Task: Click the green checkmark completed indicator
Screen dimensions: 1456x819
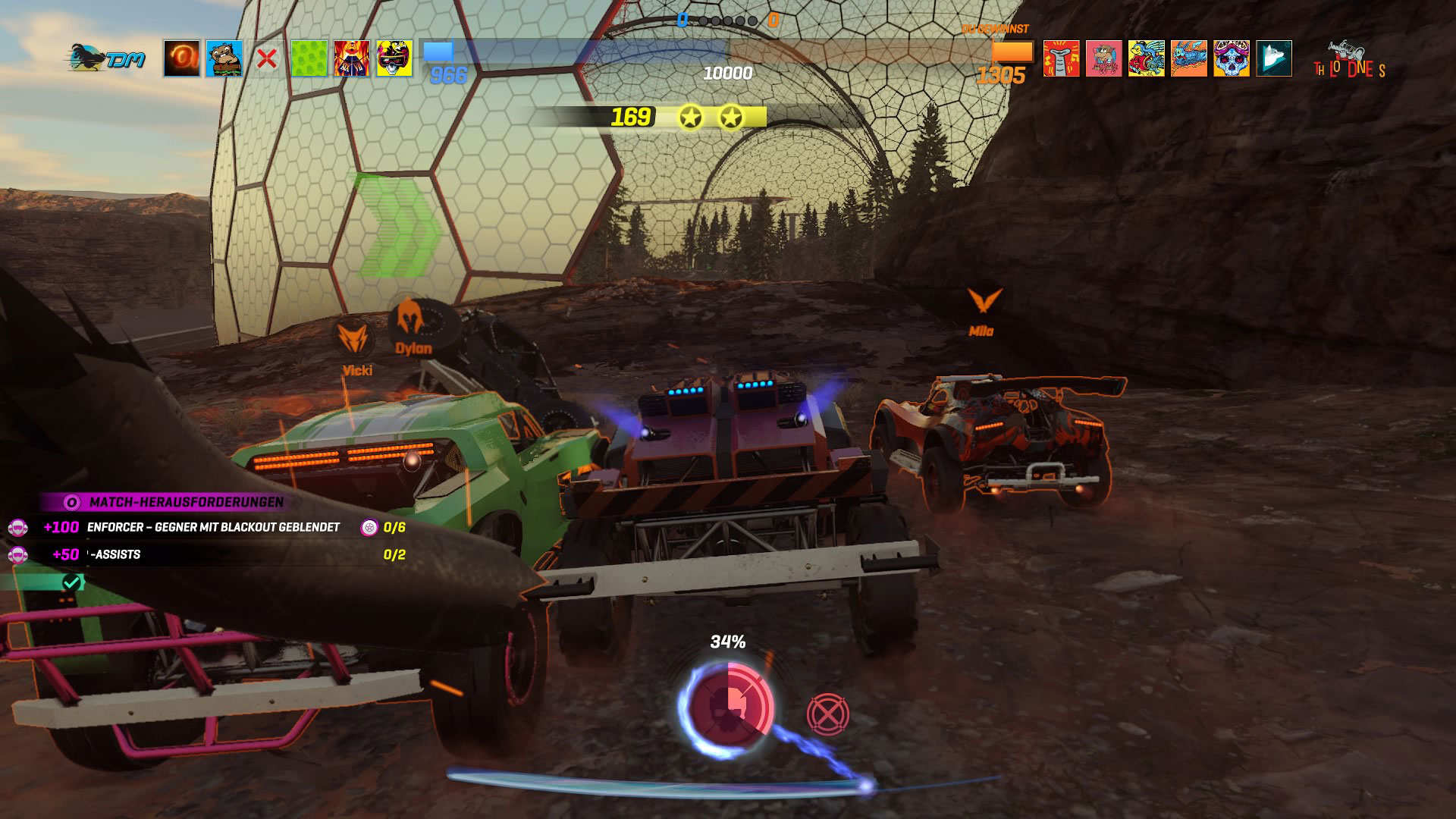Action: point(71,582)
